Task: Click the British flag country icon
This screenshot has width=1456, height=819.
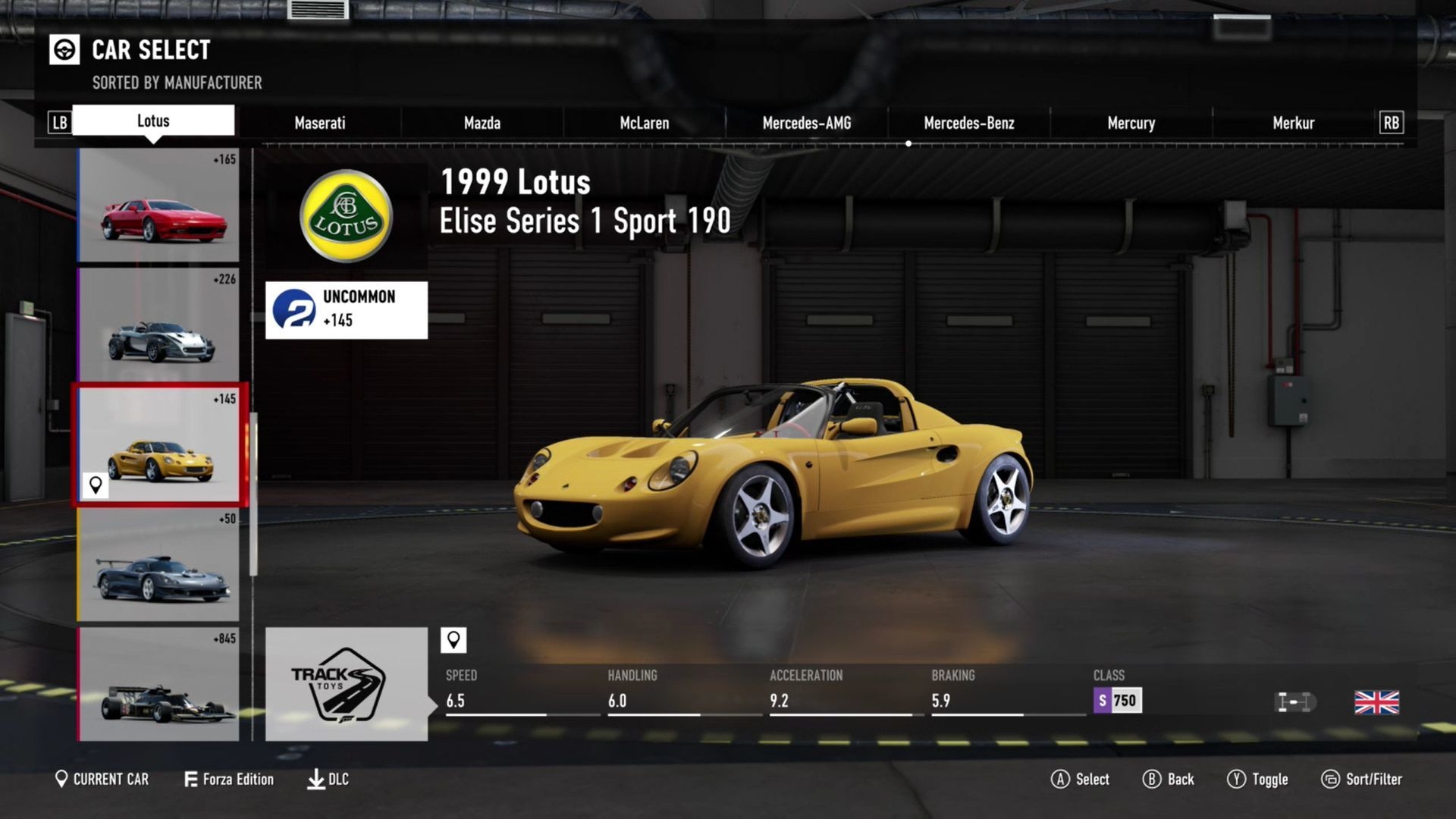Action: tap(1376, 702)
